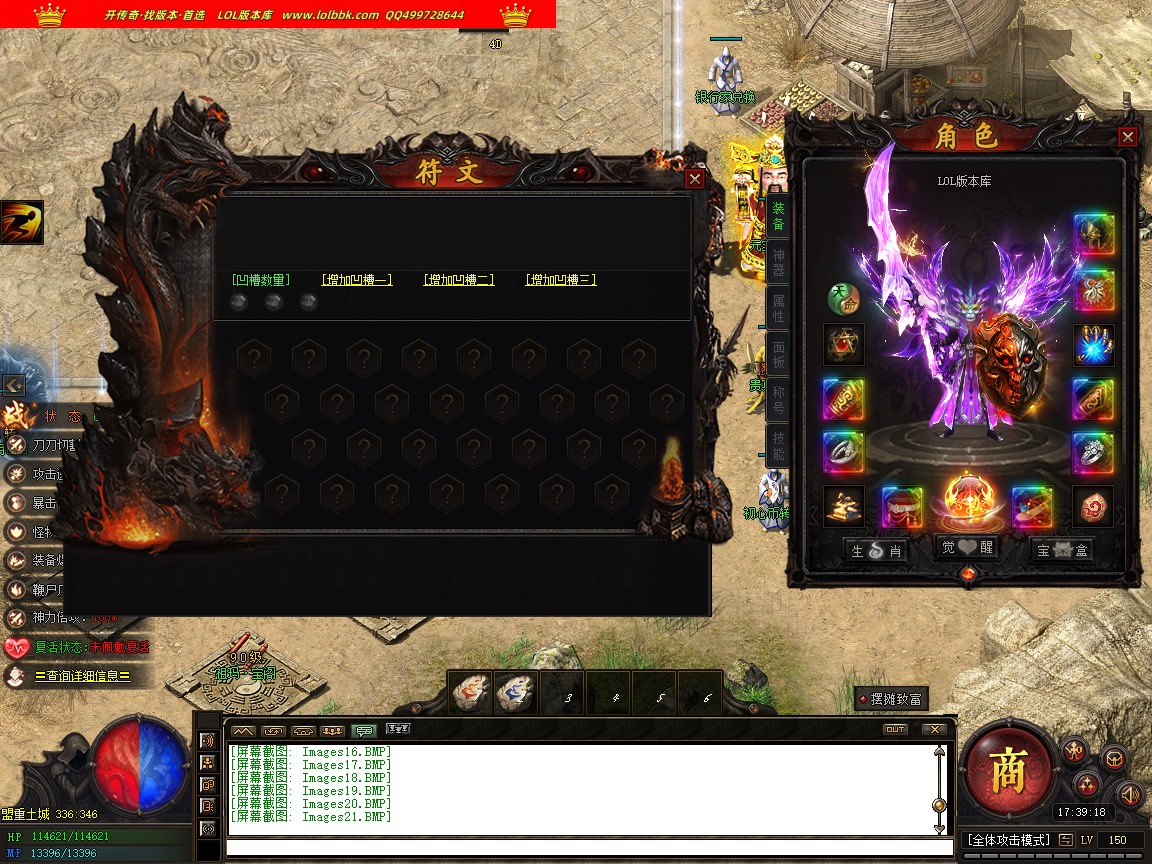The width and height of the screenshot is (1152, 864).
Task: Click the chat text input field
Action: click(x=580, y=848)
